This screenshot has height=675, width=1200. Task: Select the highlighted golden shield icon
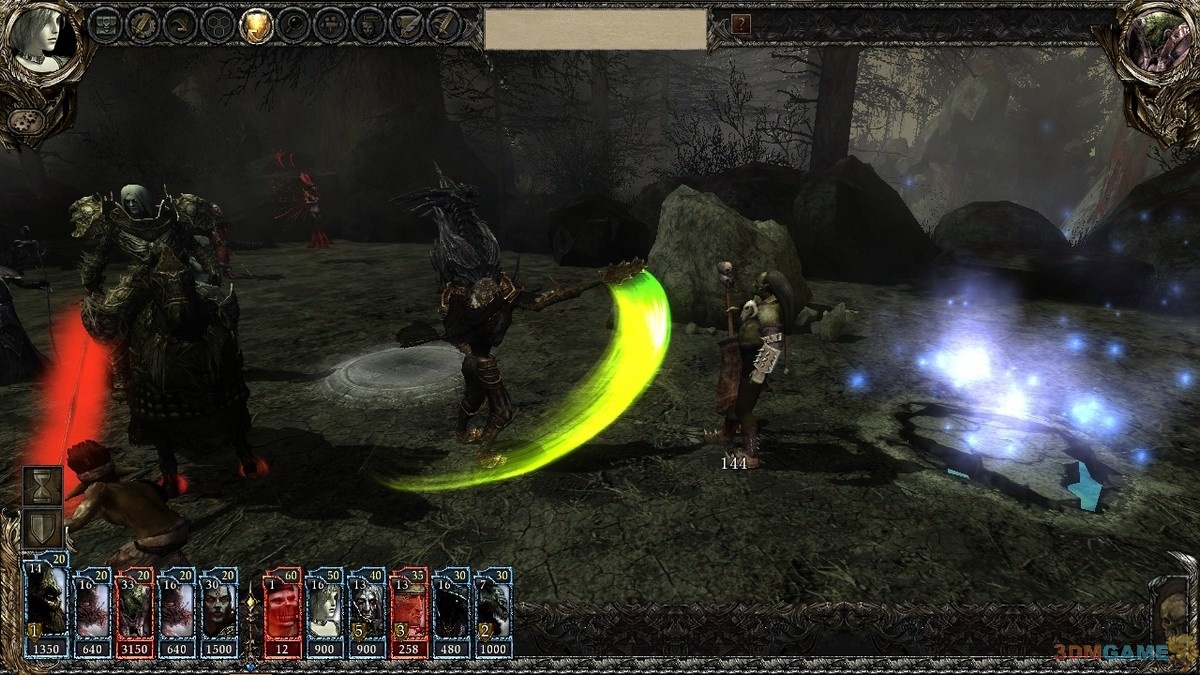[x=257, y=26]
